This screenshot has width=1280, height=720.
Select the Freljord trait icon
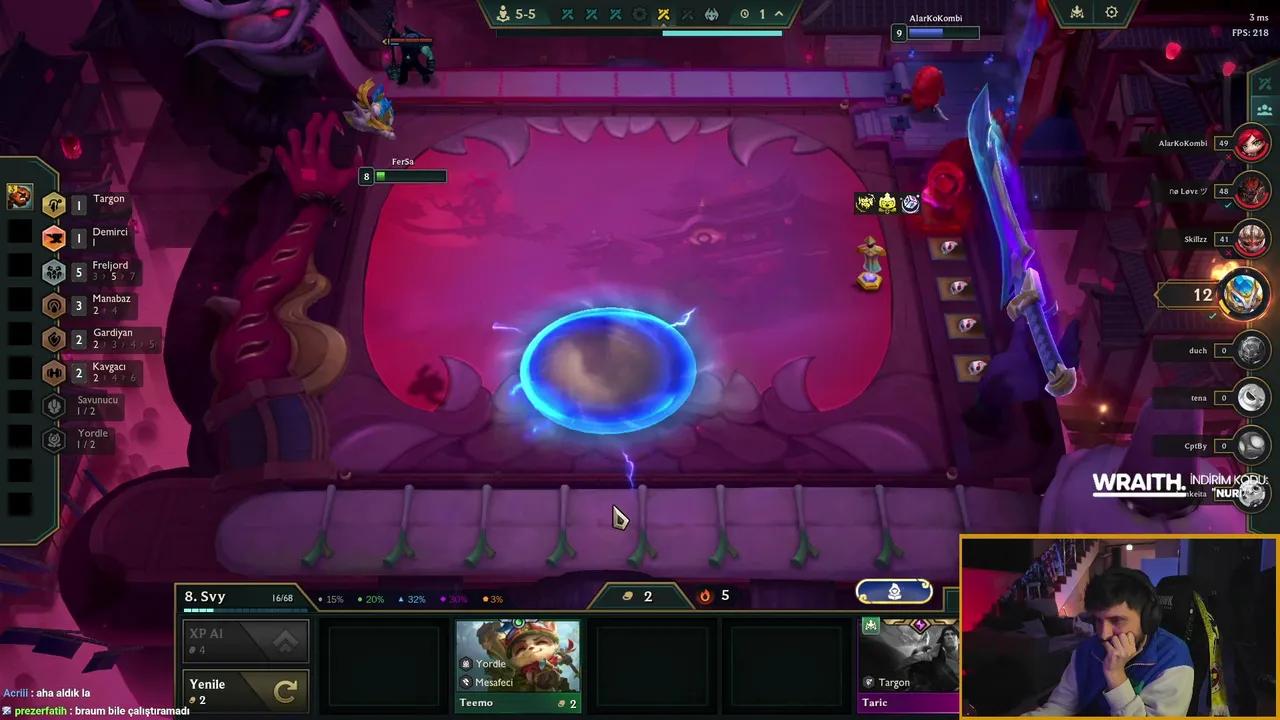click(54, 270)
